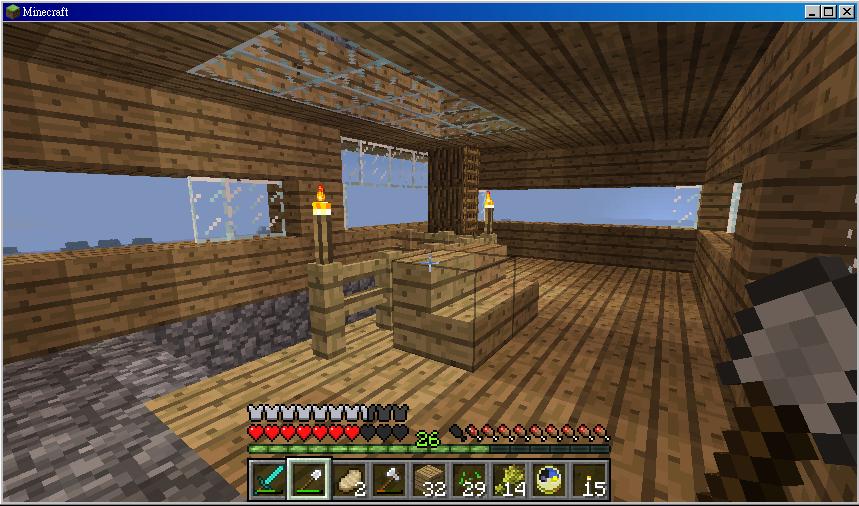Pick the iron axe hotbar slot
This screenshot has width=859, height=506.
click(389, 479)
